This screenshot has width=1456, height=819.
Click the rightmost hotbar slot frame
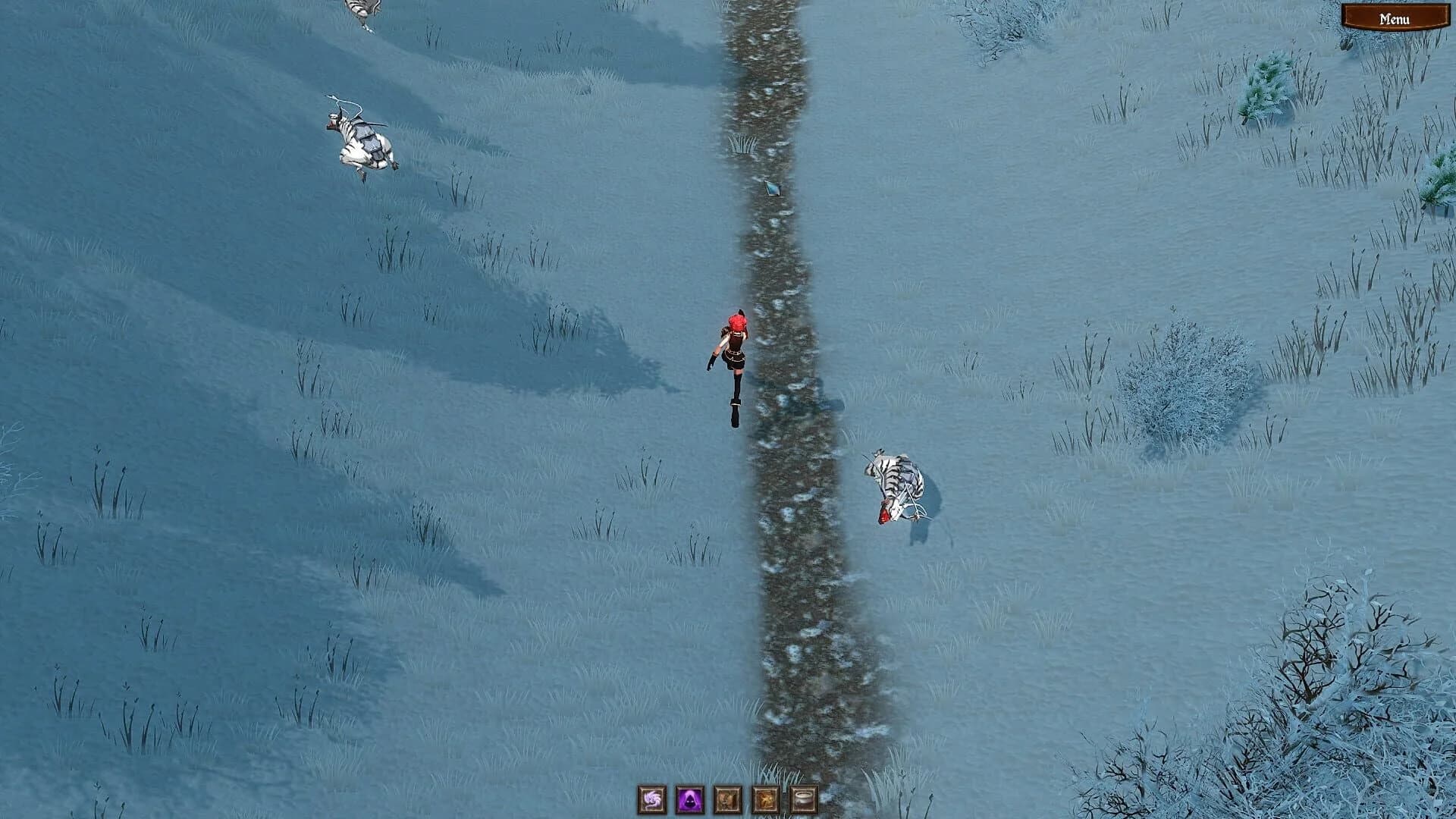point(805,799)
